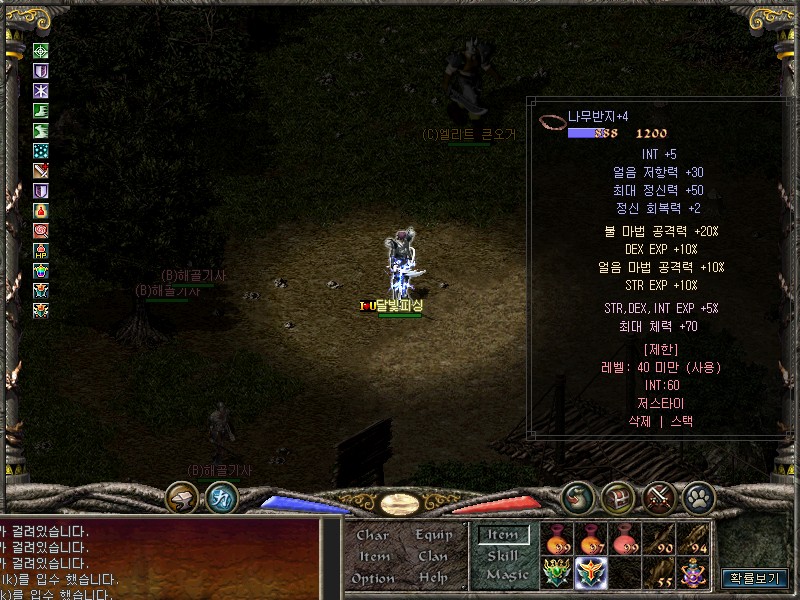The image size is (800, 600).
Task: Open the treasure chest round button
Action: point(616,496)
